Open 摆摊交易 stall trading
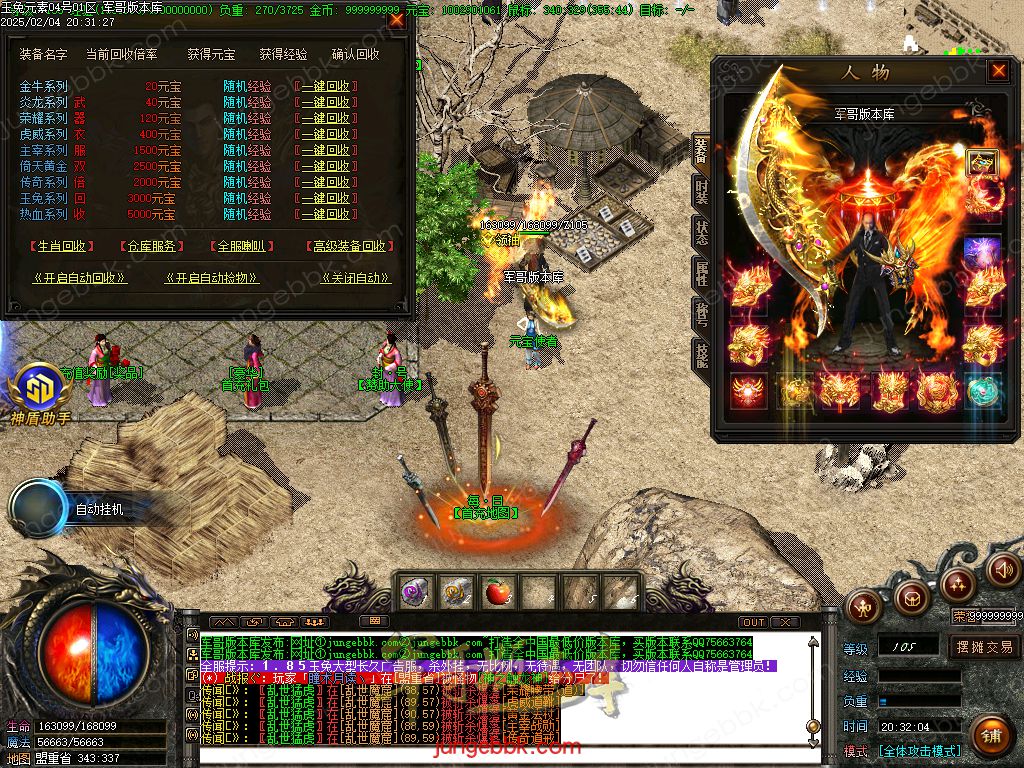The width and height of the screenshot is (1024, 768). [984, 647]
